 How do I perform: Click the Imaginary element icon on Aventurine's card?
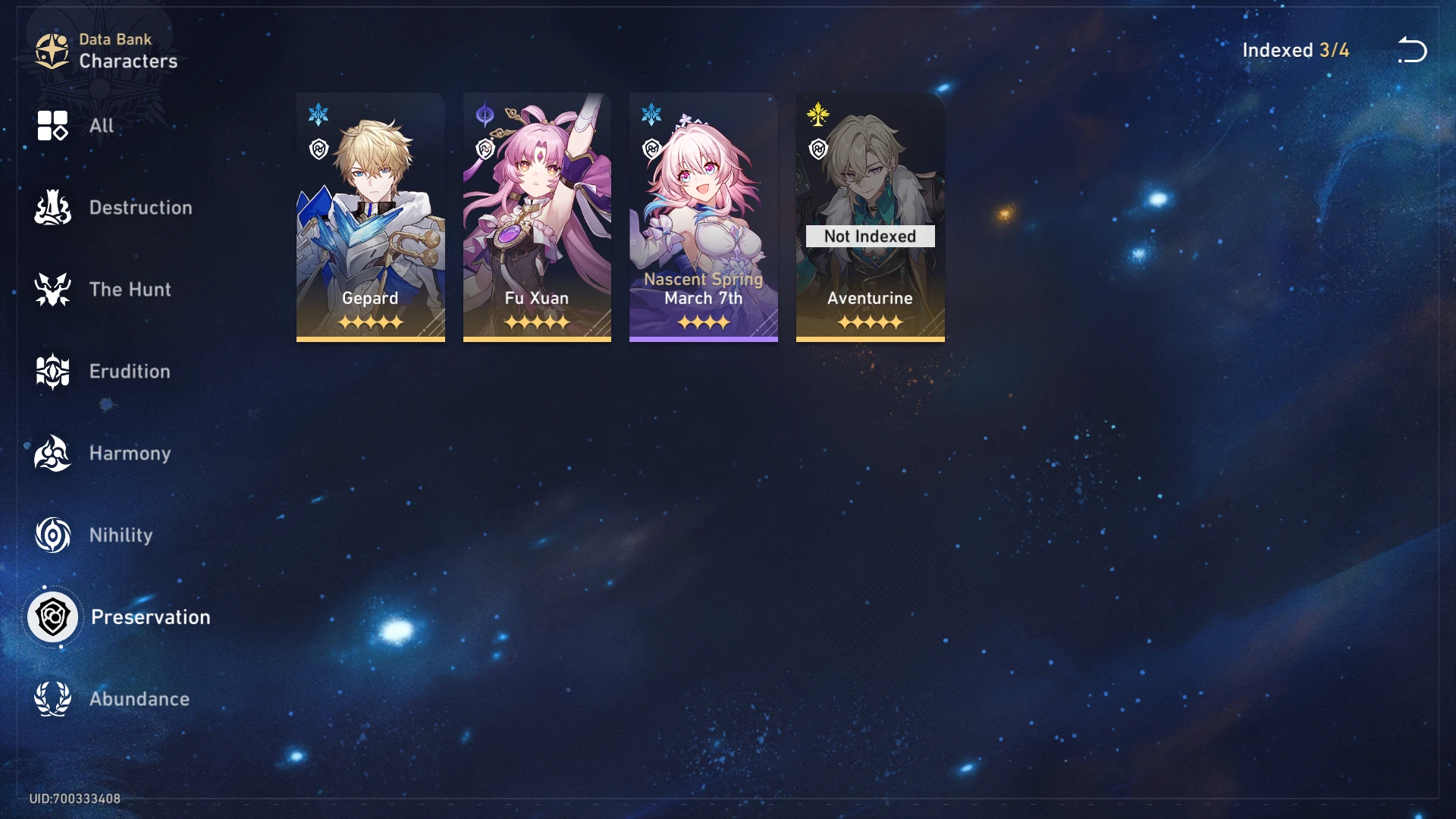(x=817, y=114)
